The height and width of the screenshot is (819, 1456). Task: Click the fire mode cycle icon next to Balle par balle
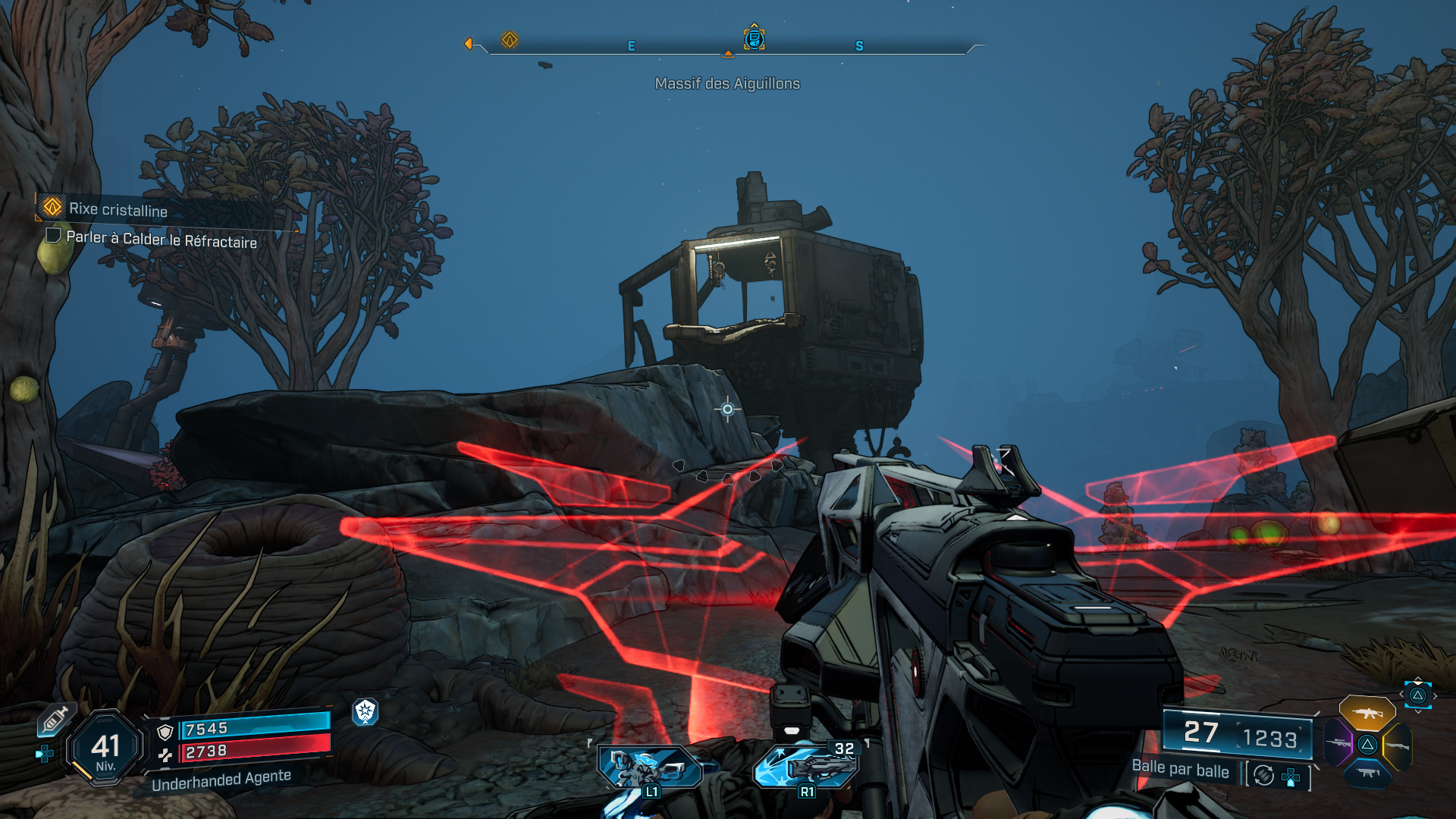click(x=1263, y=775)
